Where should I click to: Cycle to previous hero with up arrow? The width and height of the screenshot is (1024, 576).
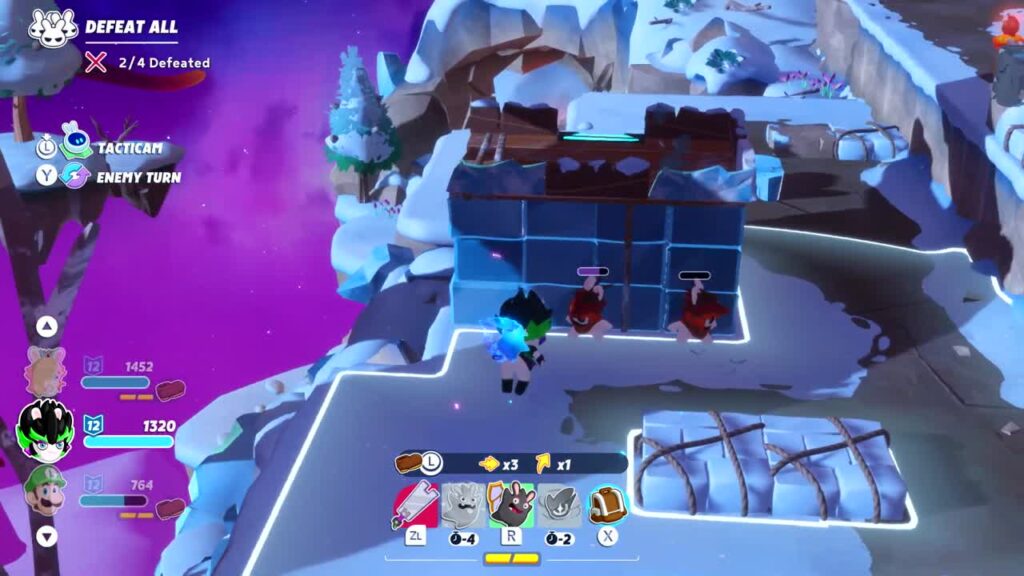click(47, 326)
